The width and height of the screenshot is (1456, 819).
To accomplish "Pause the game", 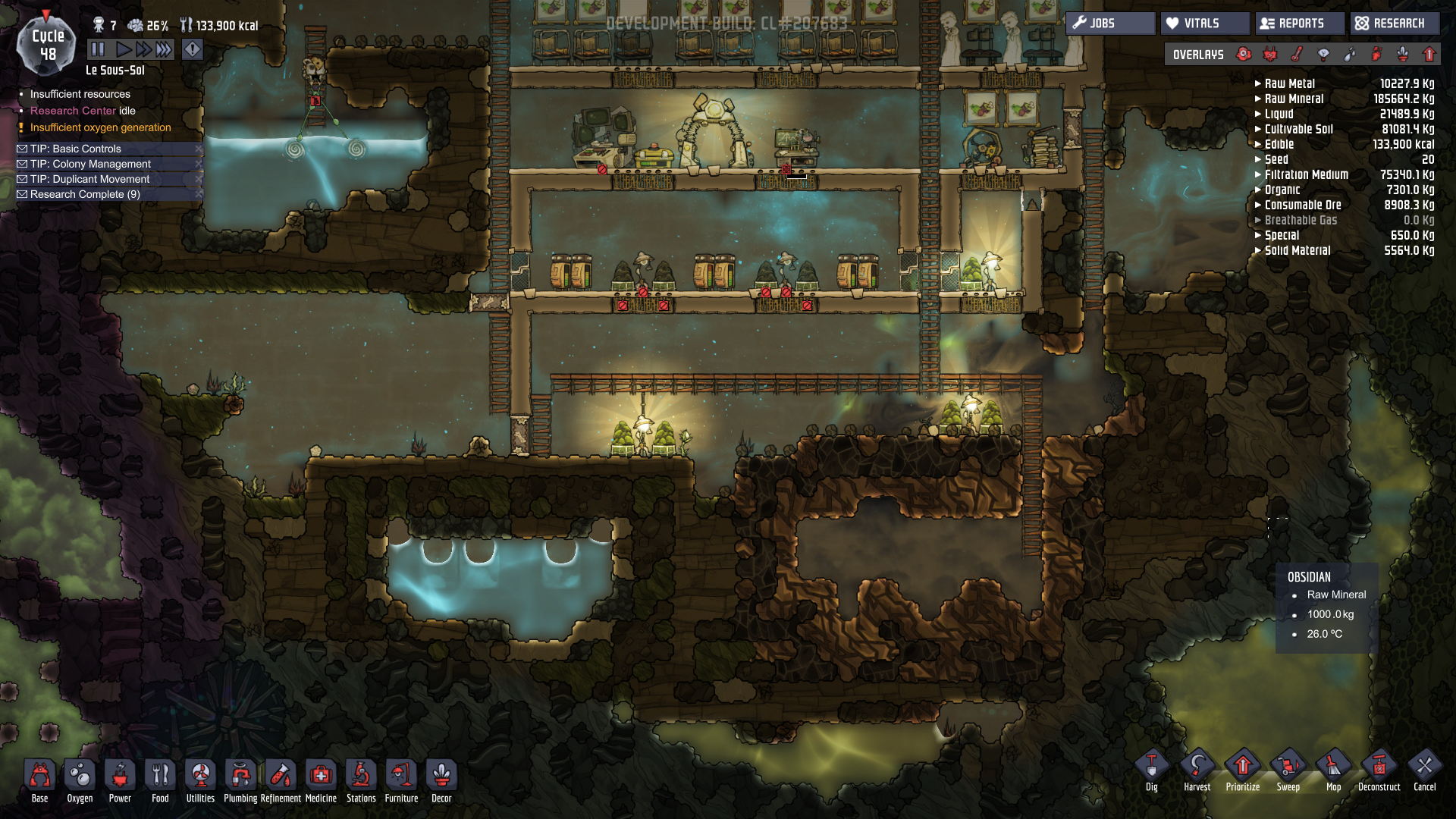I will 98,50.
